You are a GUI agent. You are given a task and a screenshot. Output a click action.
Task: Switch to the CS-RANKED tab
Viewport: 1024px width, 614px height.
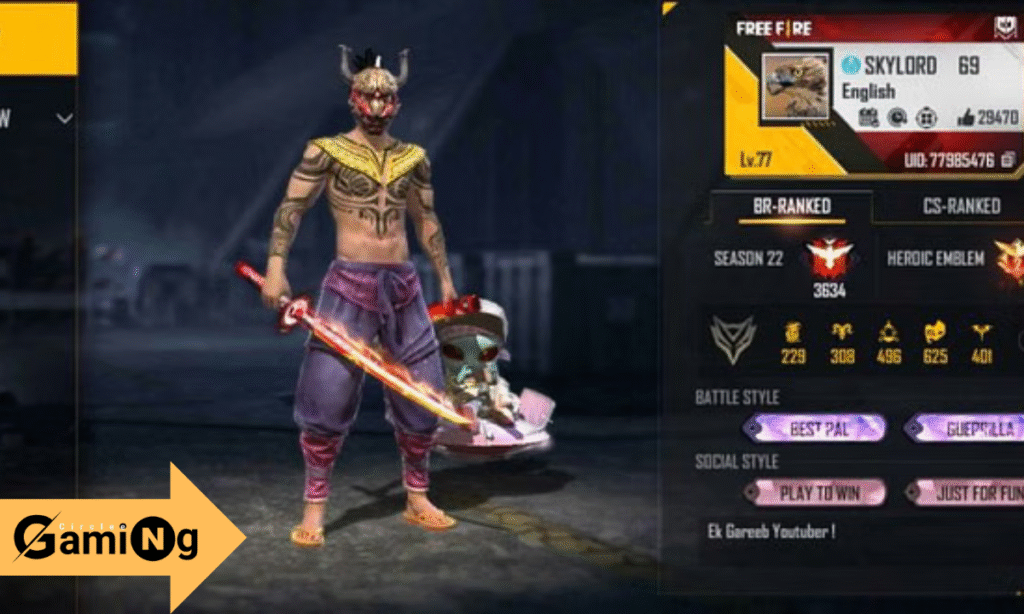tap(960, 206)
